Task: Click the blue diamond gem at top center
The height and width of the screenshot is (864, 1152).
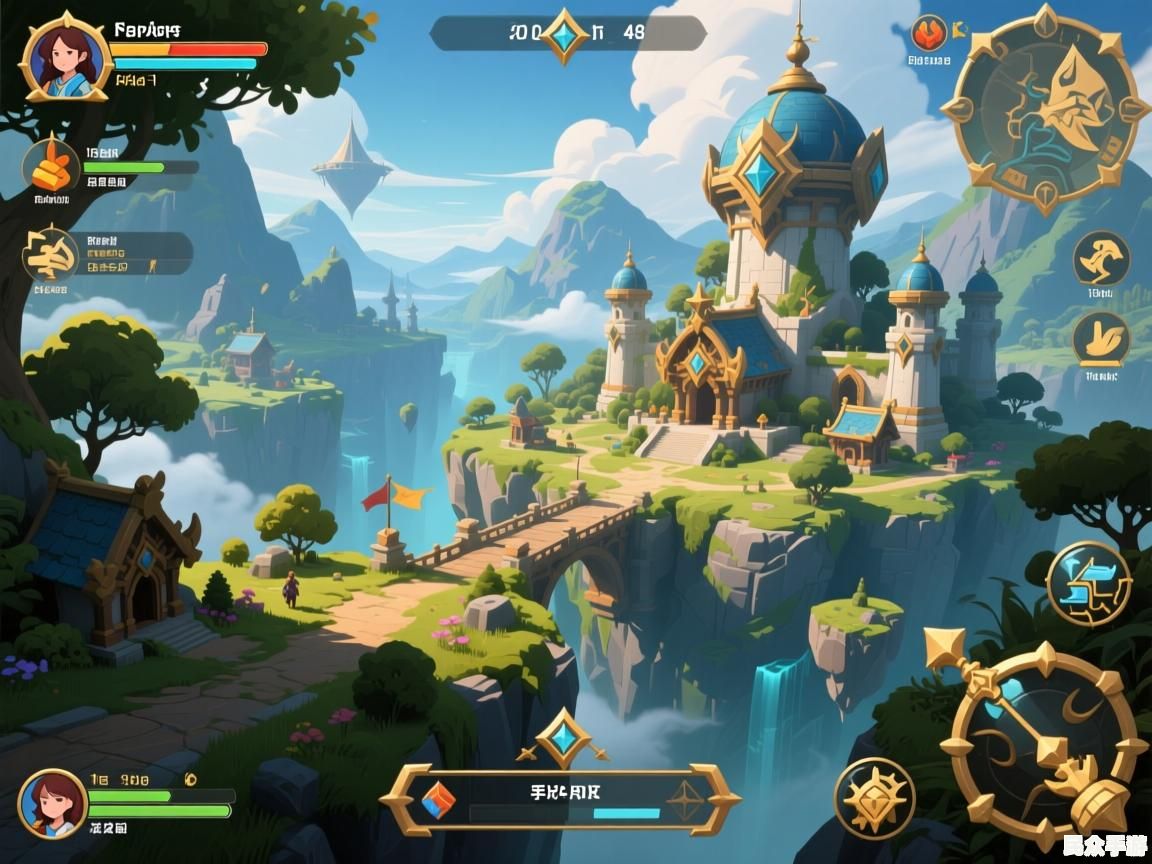Action: click(x=566, y=34)
